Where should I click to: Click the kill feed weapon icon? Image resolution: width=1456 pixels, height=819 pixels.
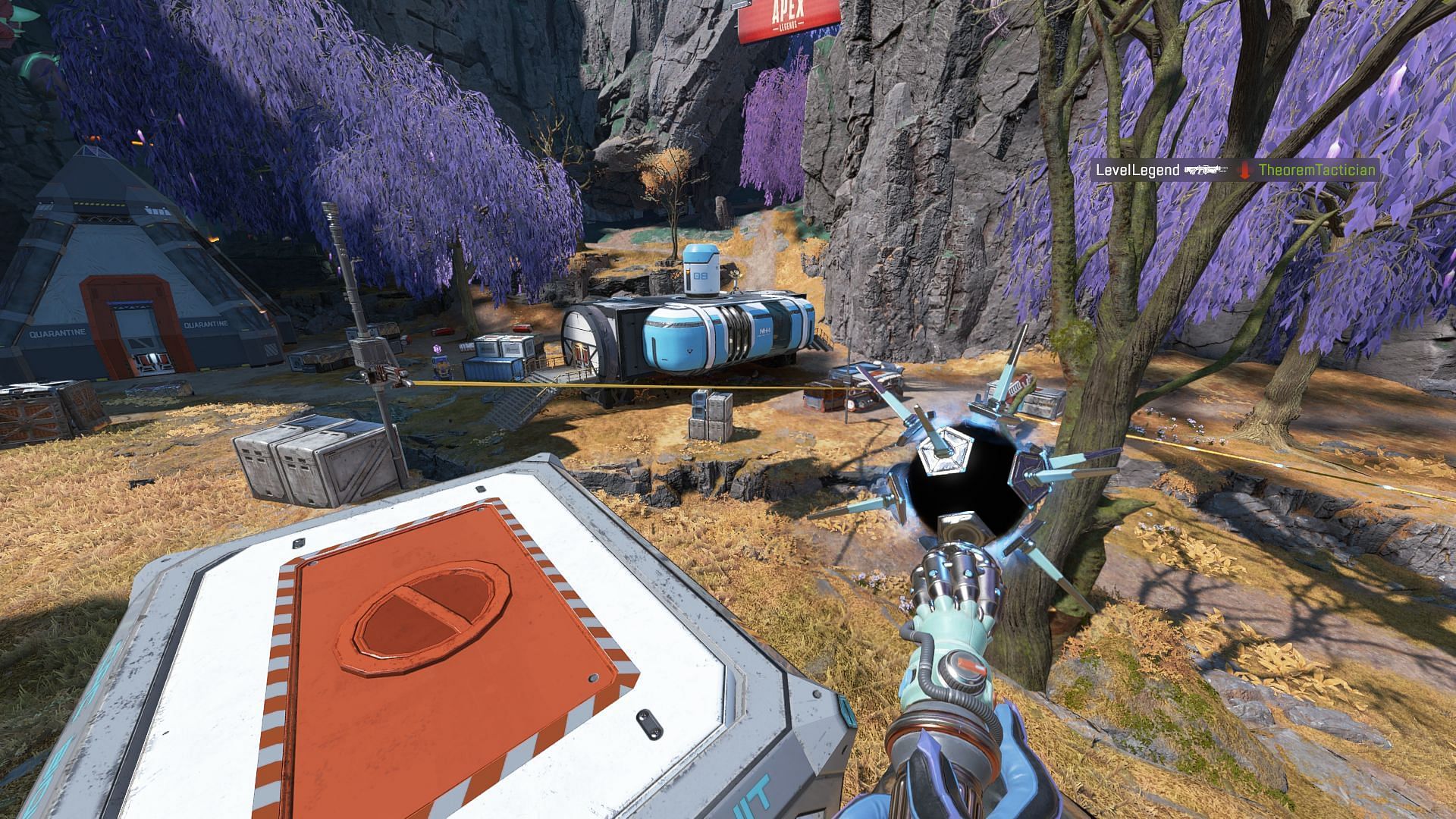[1205, 170]
